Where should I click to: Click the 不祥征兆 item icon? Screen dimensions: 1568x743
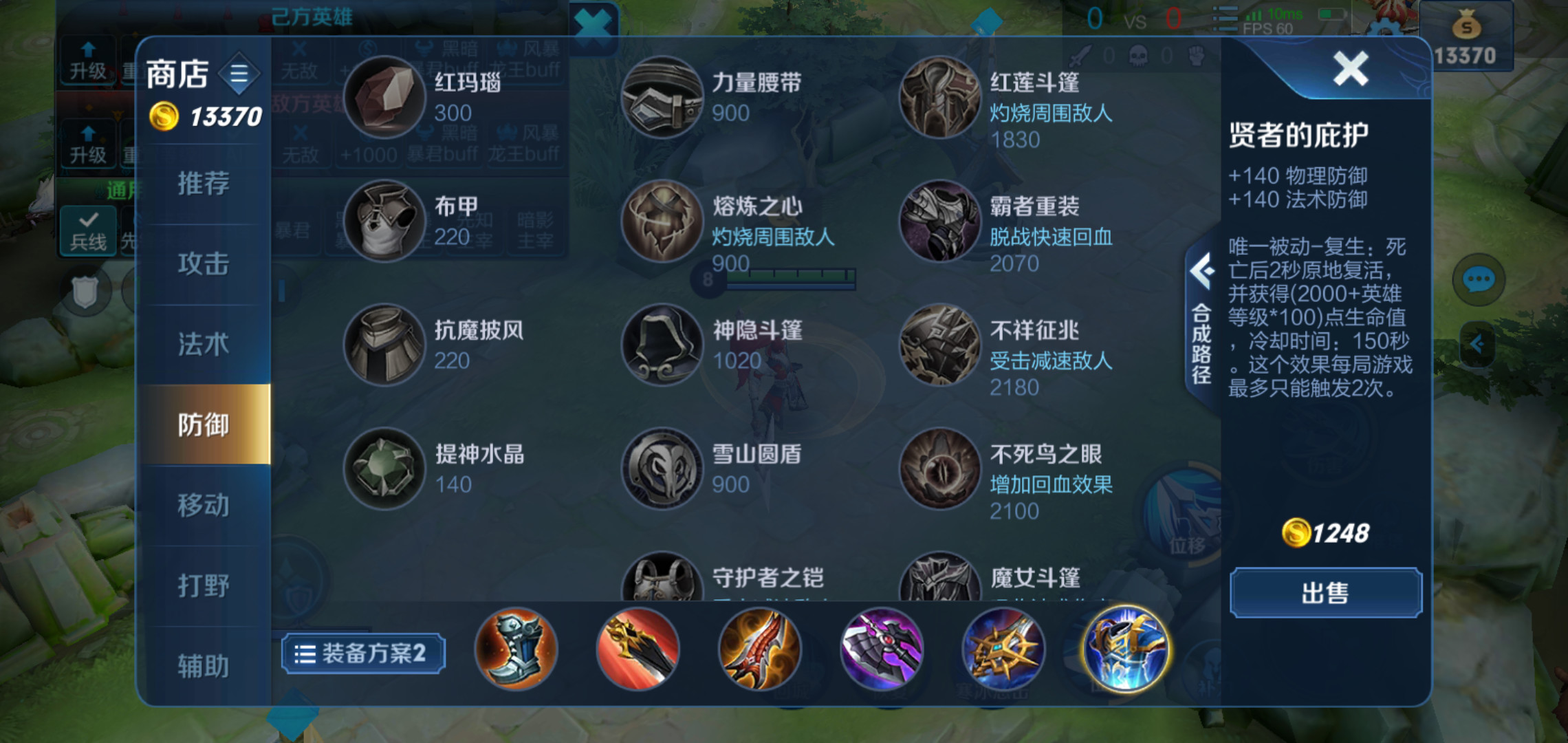point(939,345)
